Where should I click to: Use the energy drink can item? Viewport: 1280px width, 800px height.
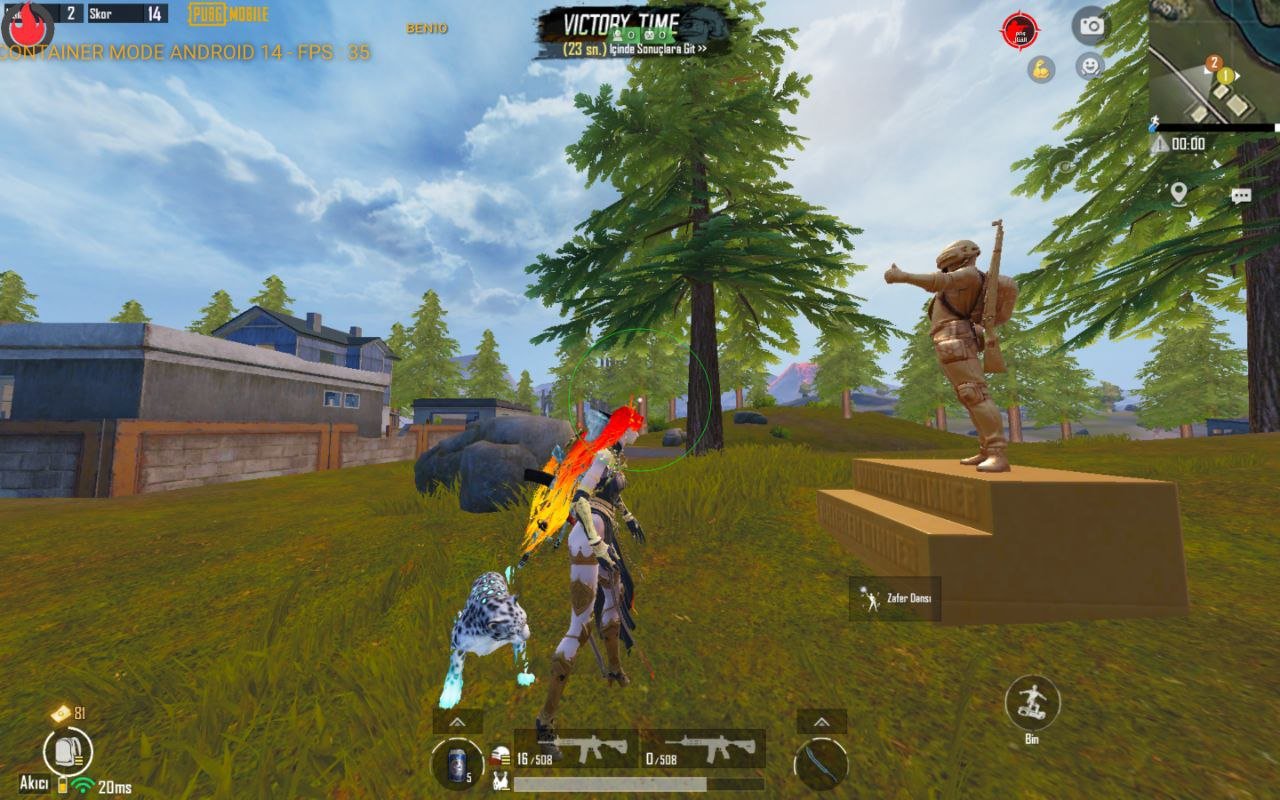tap(457, 765)
